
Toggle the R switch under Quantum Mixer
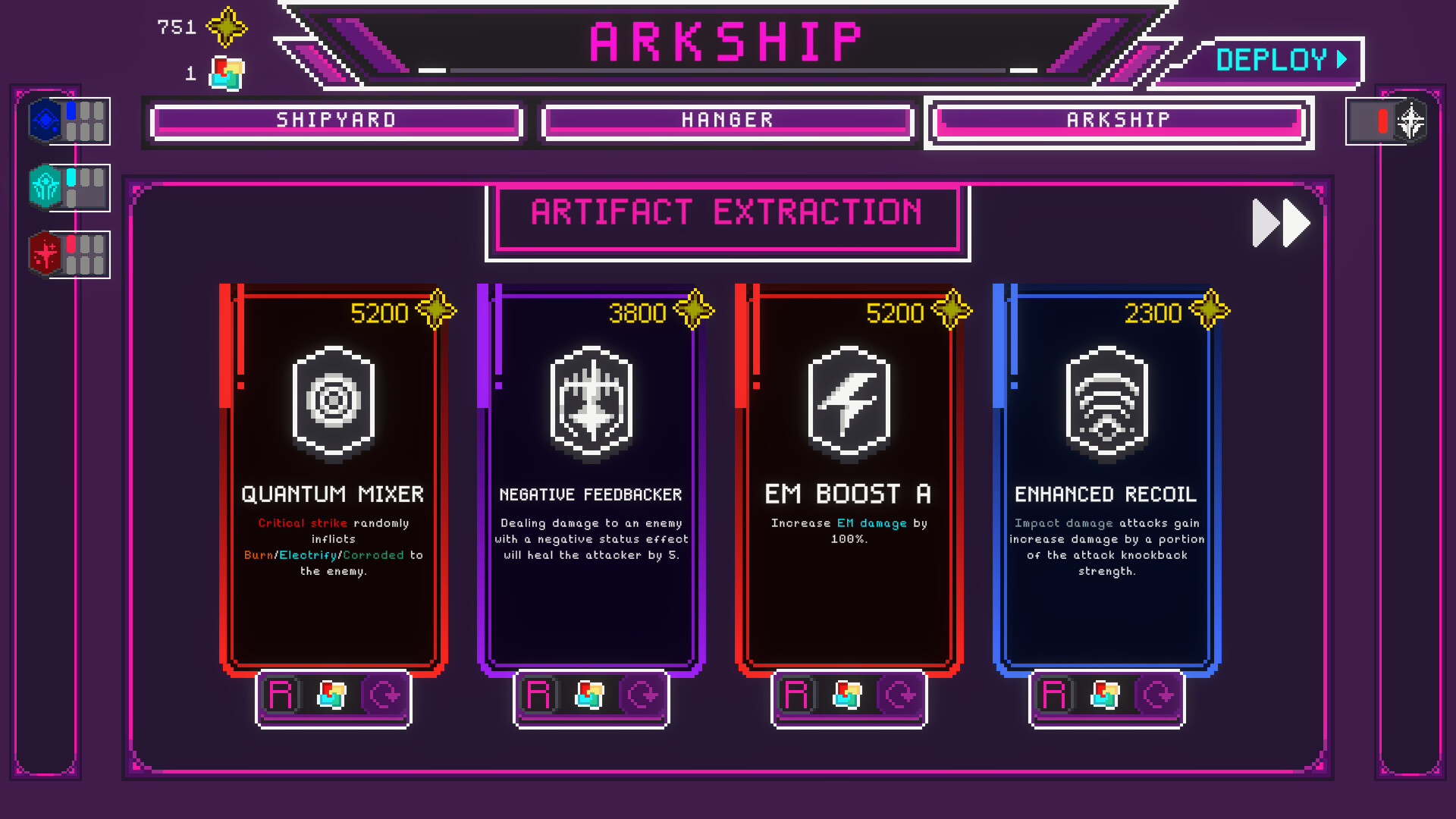click(281, 695)
